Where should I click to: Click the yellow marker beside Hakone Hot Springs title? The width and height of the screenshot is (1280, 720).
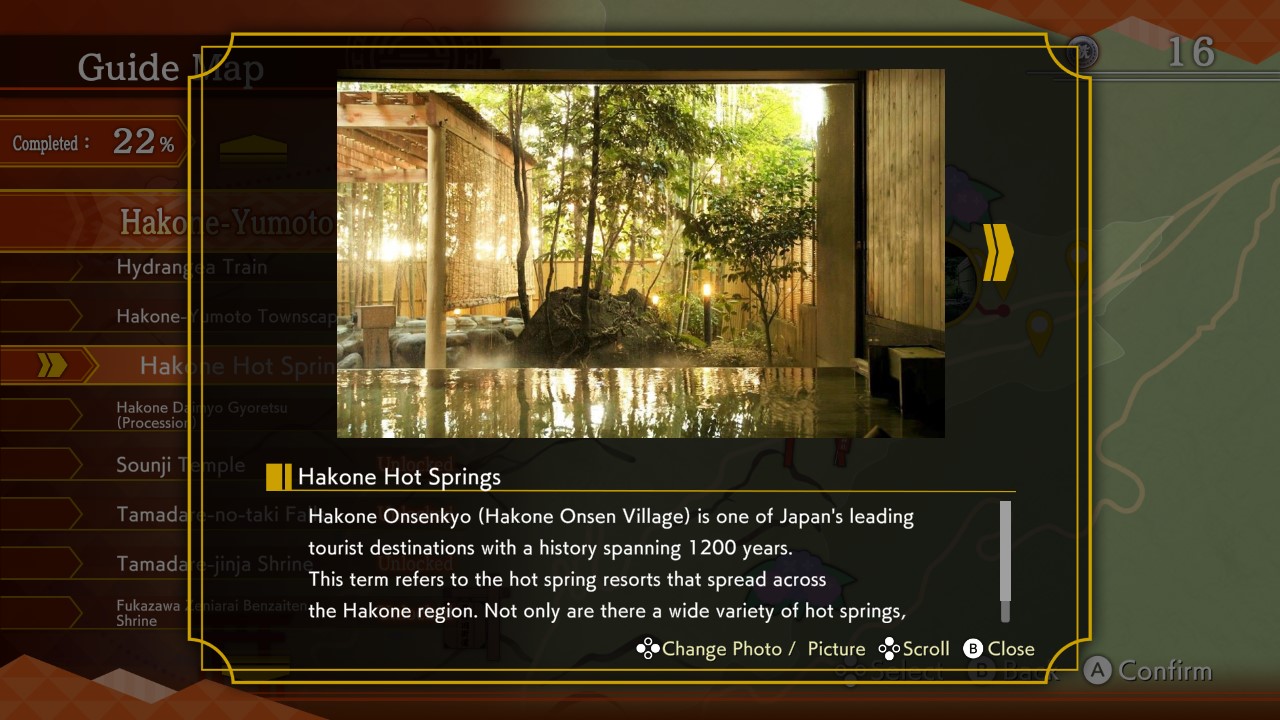click(x=278, y=477)
